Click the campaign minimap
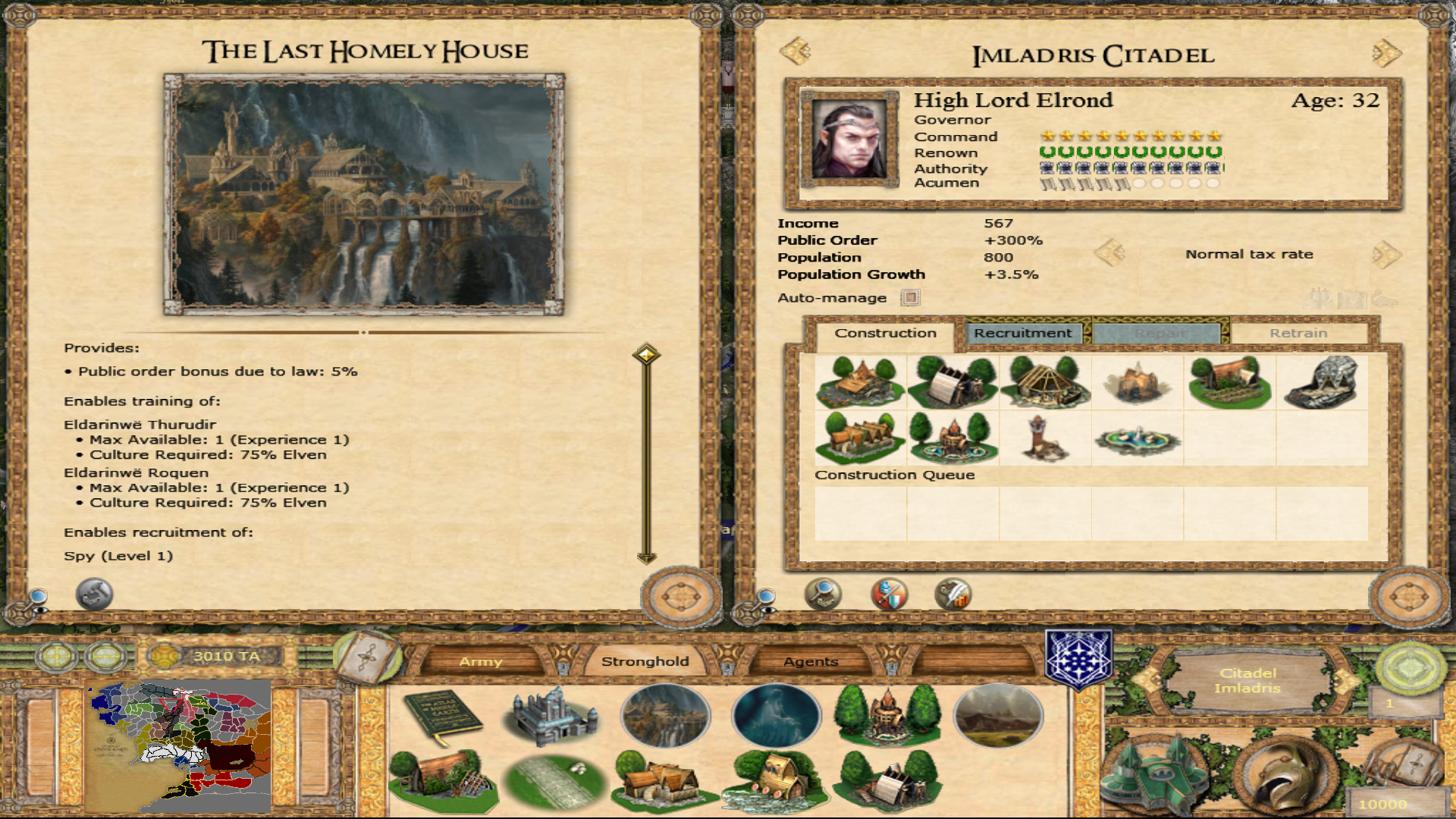The height and width of the screenshot is (819, 1456). point(180,745)
